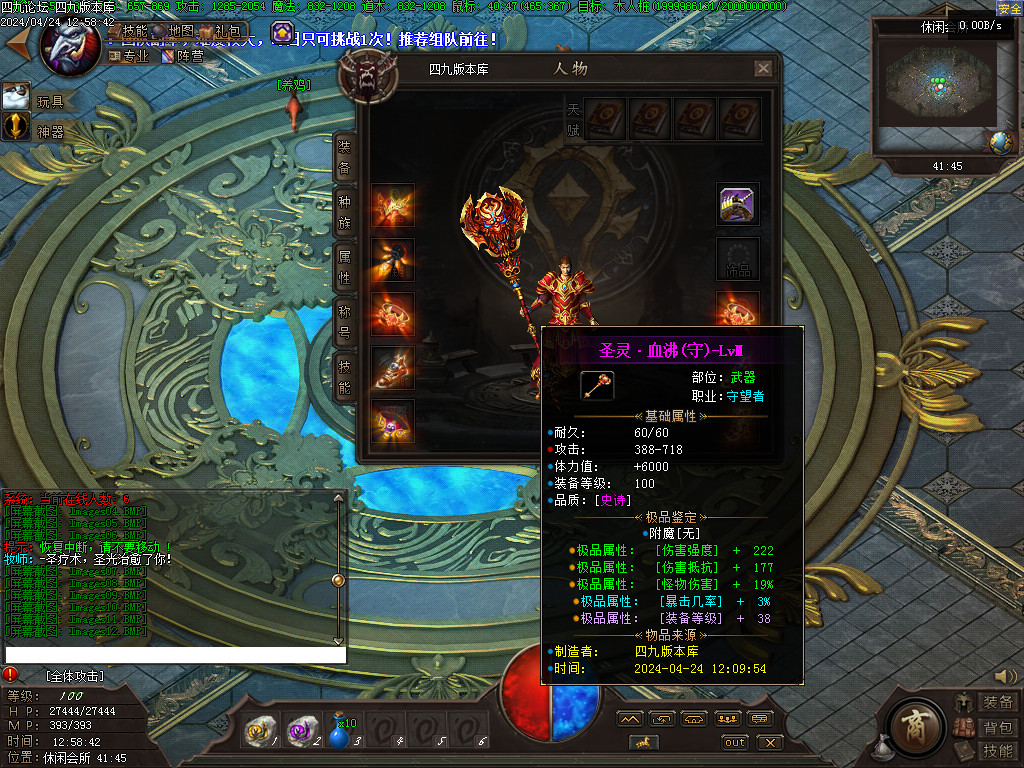This screenshot has width=1024, height=768.
Task: Click the 'out' logout button
Action: (x=735, y=742)
